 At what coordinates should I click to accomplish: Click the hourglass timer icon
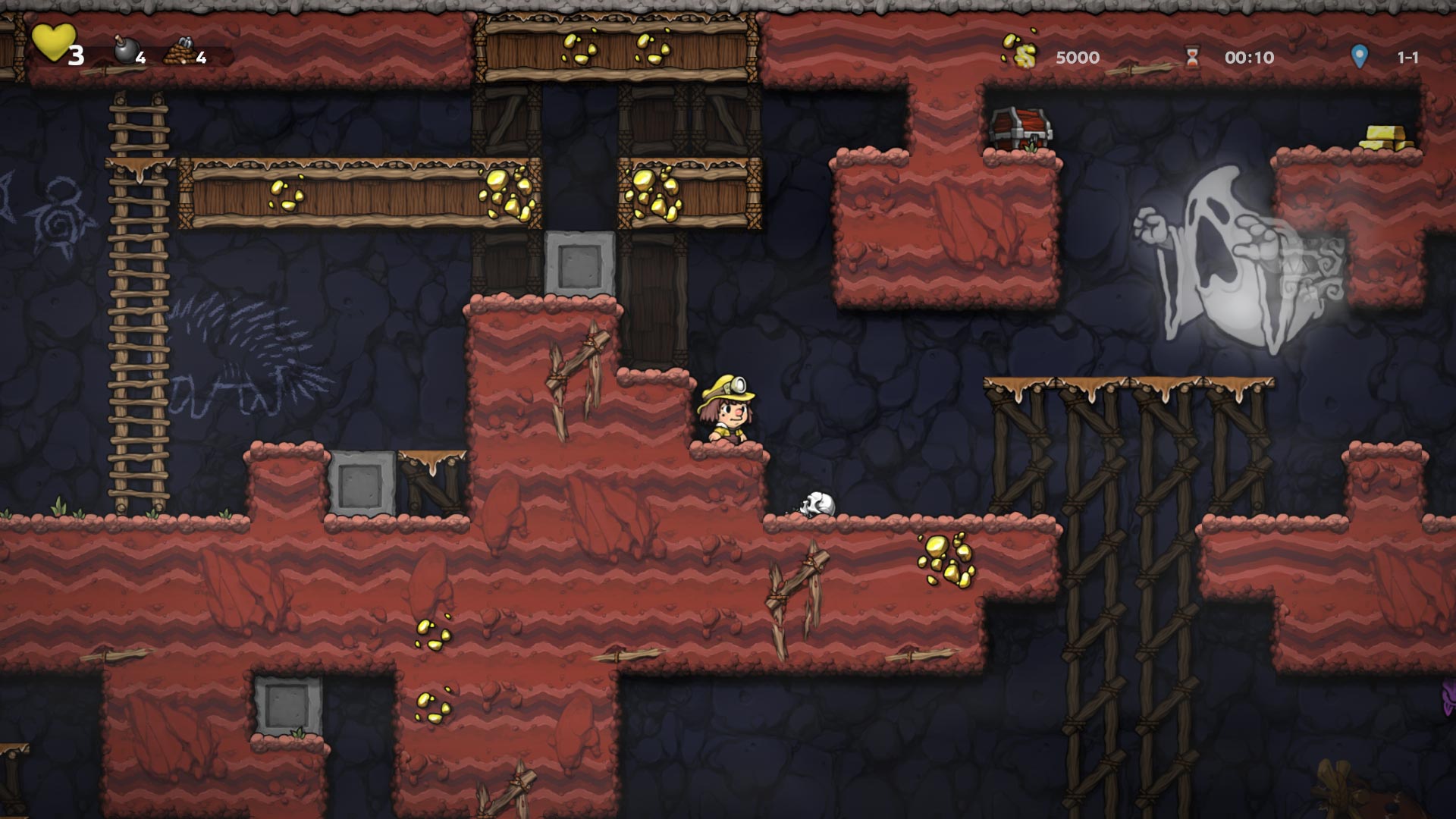coord(1193,56)
